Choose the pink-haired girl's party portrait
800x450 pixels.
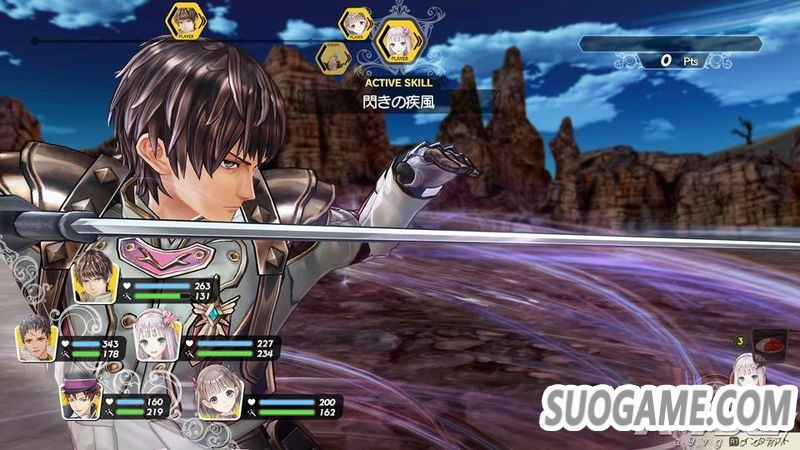pos(157,334)
